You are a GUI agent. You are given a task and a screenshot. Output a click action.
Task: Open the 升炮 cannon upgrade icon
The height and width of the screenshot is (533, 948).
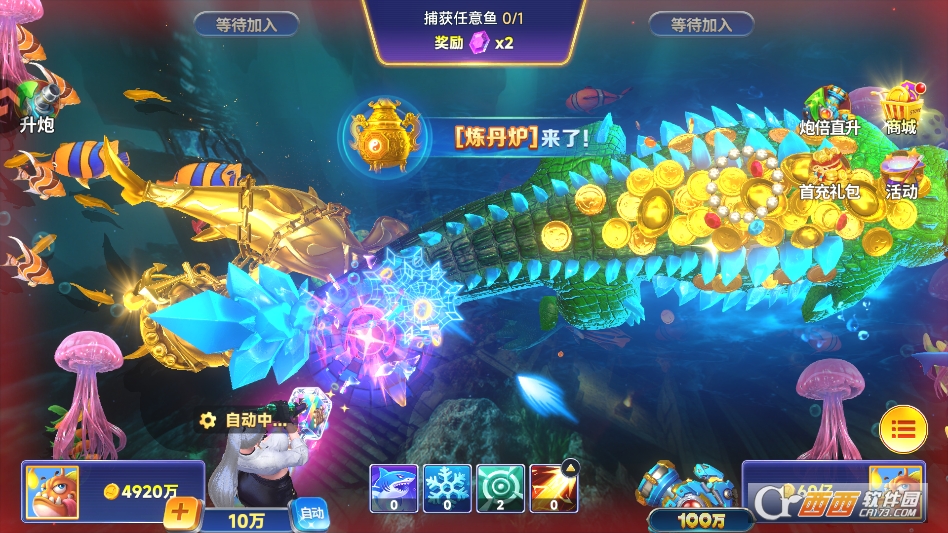[37, 105]
